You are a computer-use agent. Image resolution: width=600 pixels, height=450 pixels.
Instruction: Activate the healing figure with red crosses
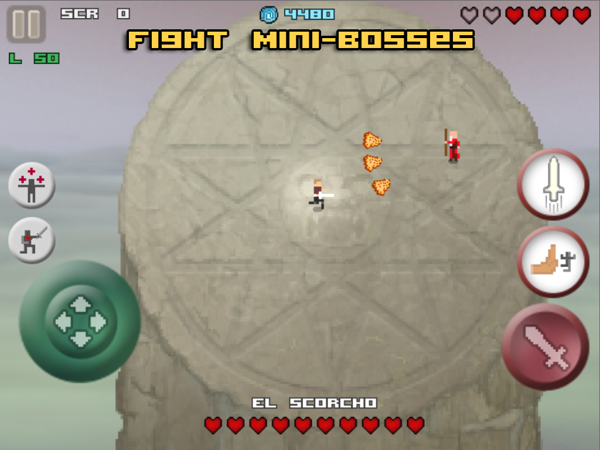coord(32,185)
